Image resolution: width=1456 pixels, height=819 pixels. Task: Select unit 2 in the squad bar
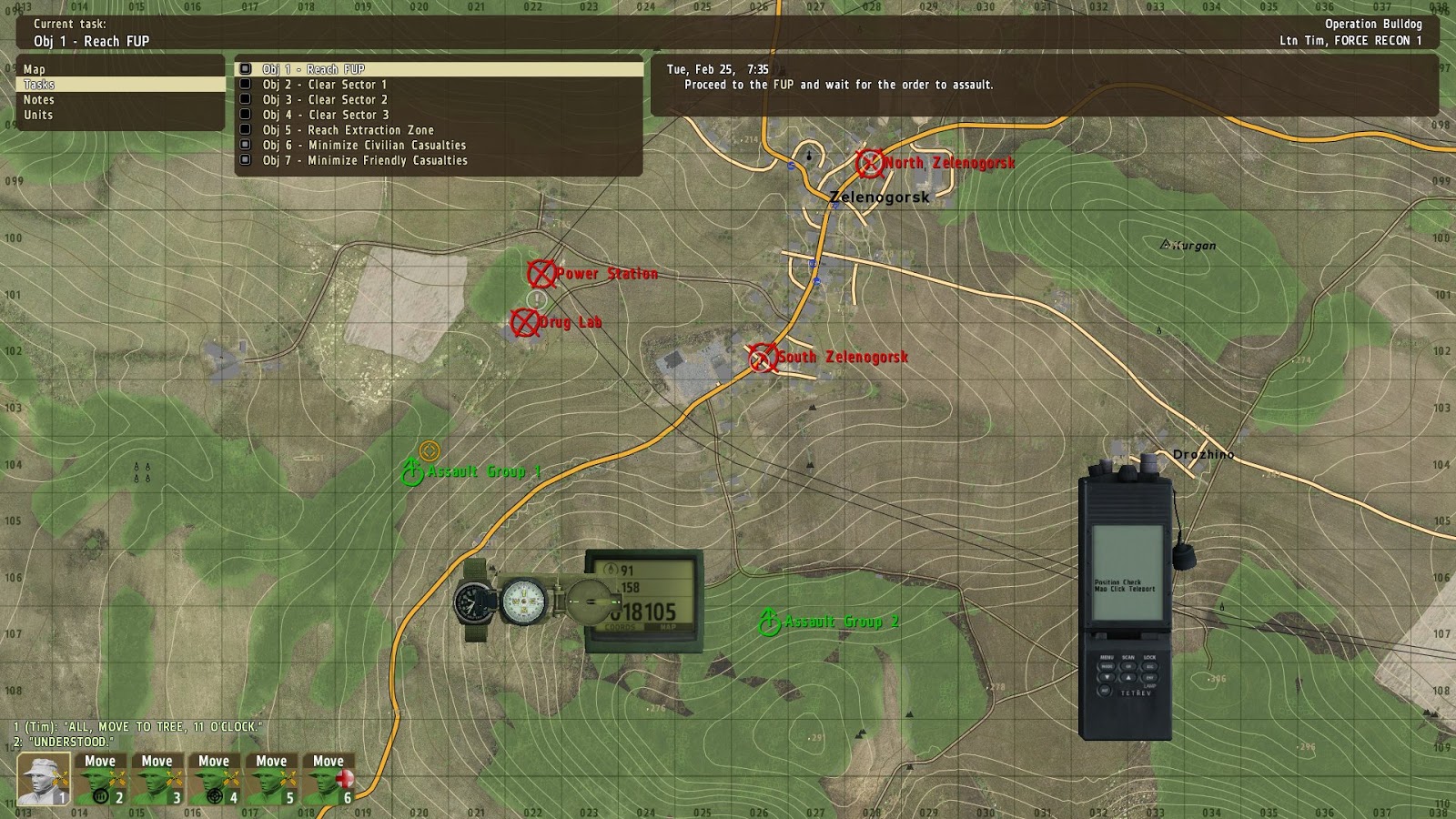click(102, 779)
